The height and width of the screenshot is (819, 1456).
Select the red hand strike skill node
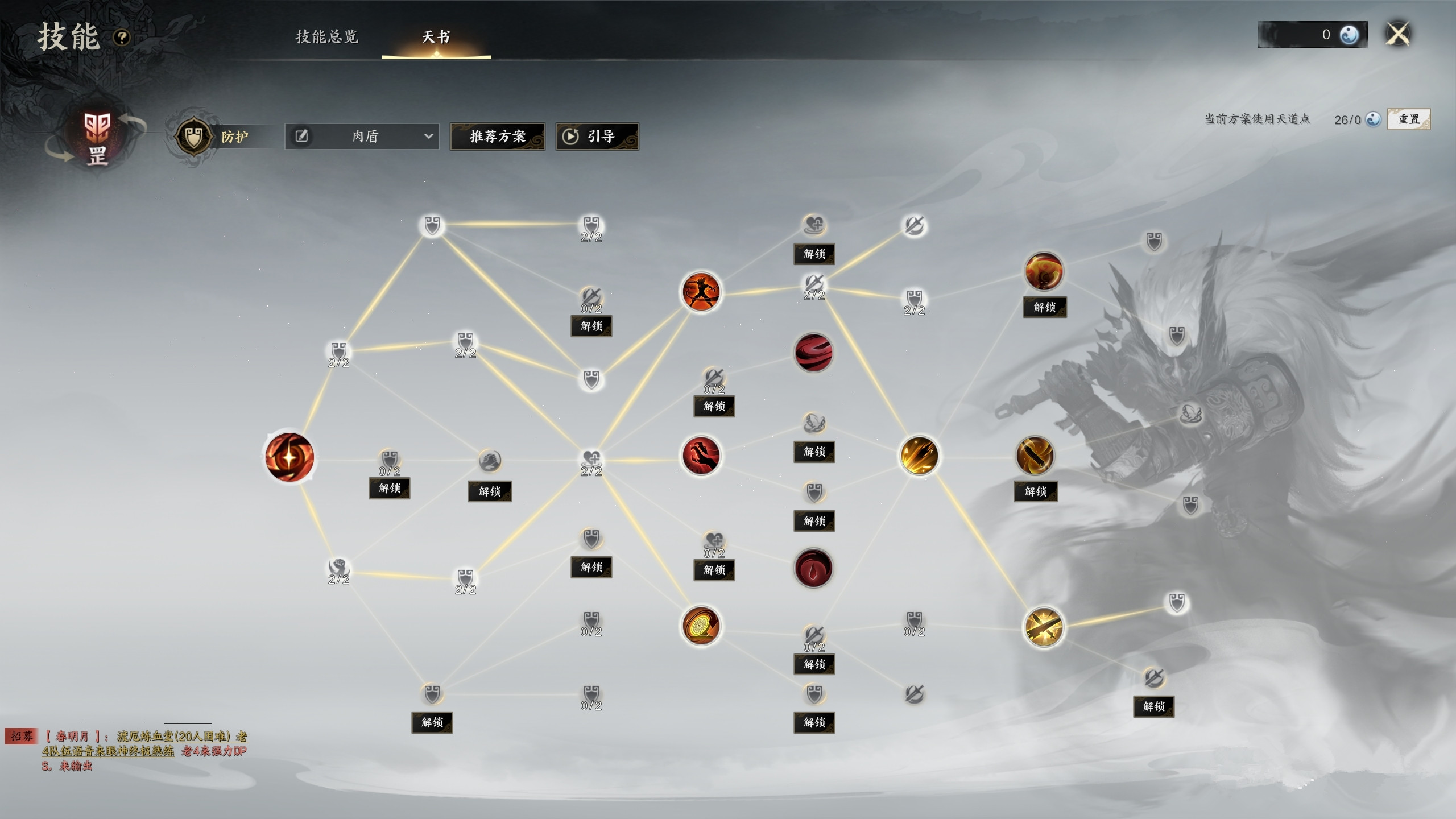701,456
